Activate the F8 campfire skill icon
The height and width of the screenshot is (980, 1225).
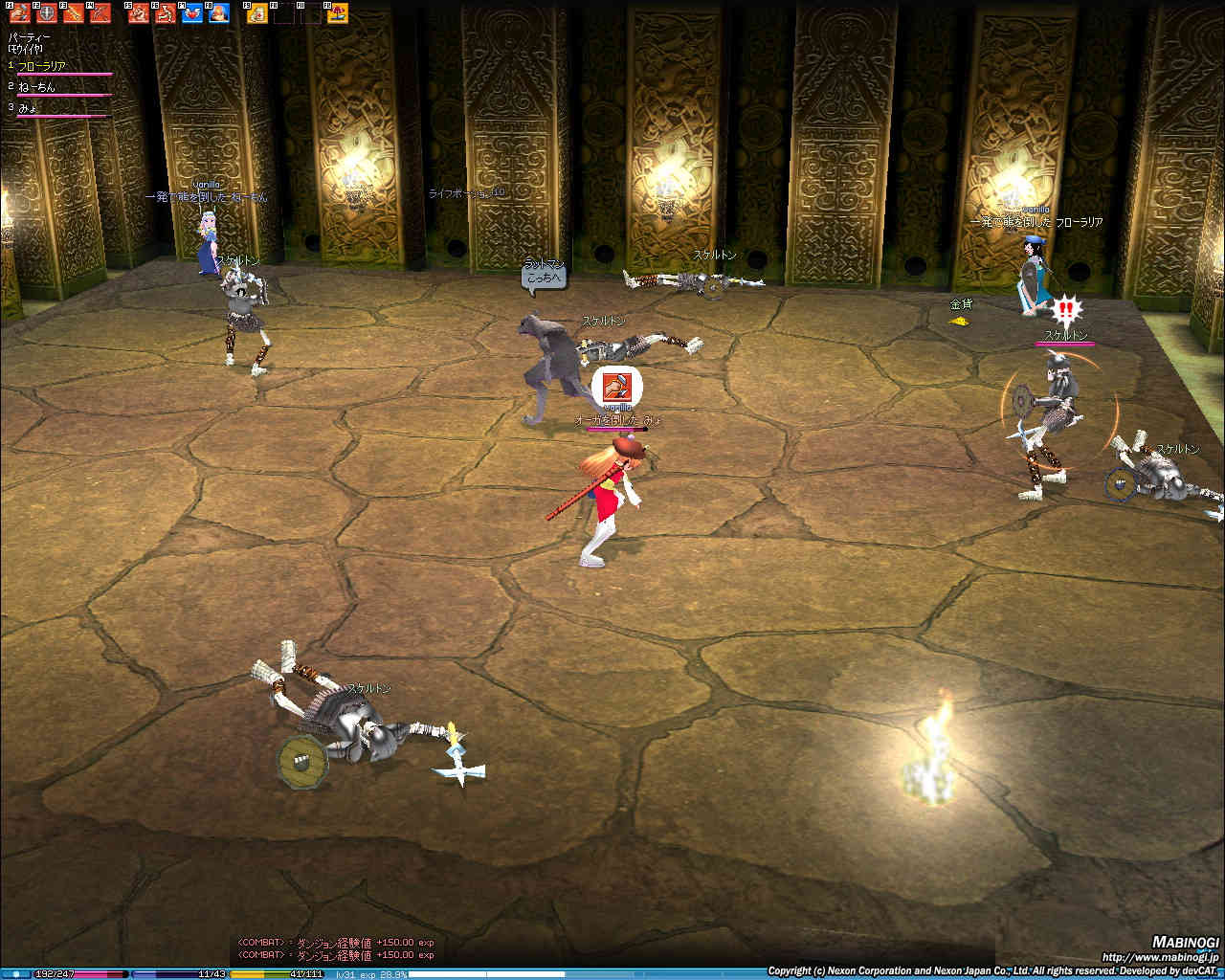219,13
